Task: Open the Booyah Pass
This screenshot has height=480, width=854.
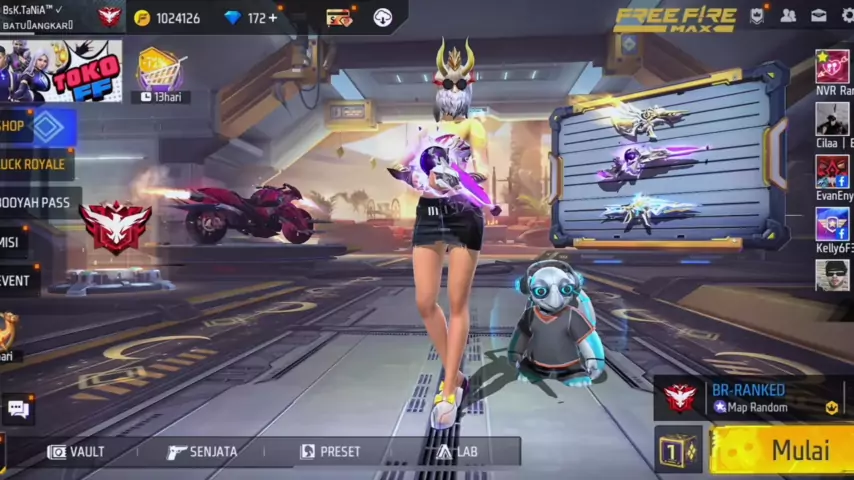Action: [35, 203]
